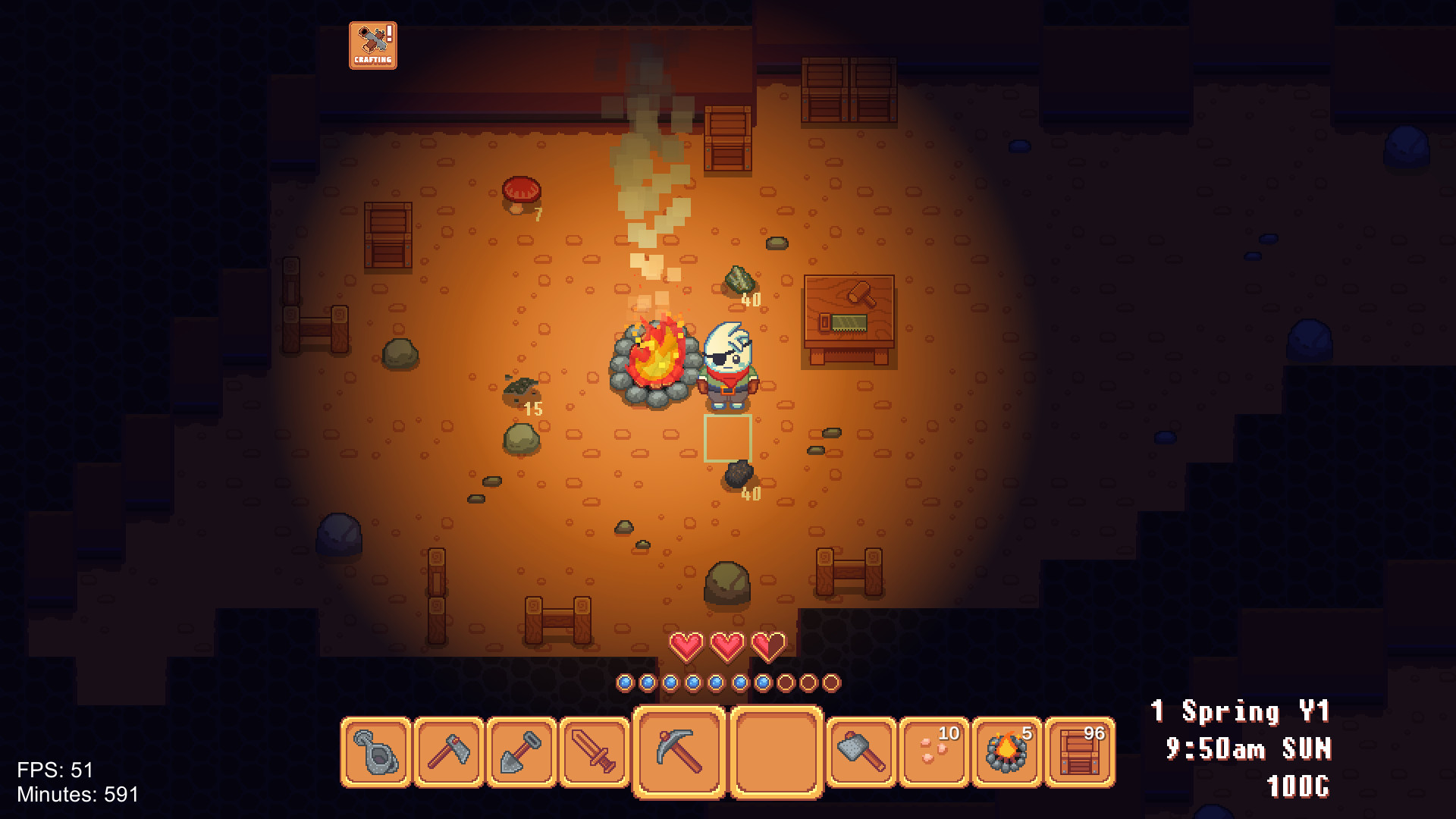Open the Crafting menu

tap(372, 44)
